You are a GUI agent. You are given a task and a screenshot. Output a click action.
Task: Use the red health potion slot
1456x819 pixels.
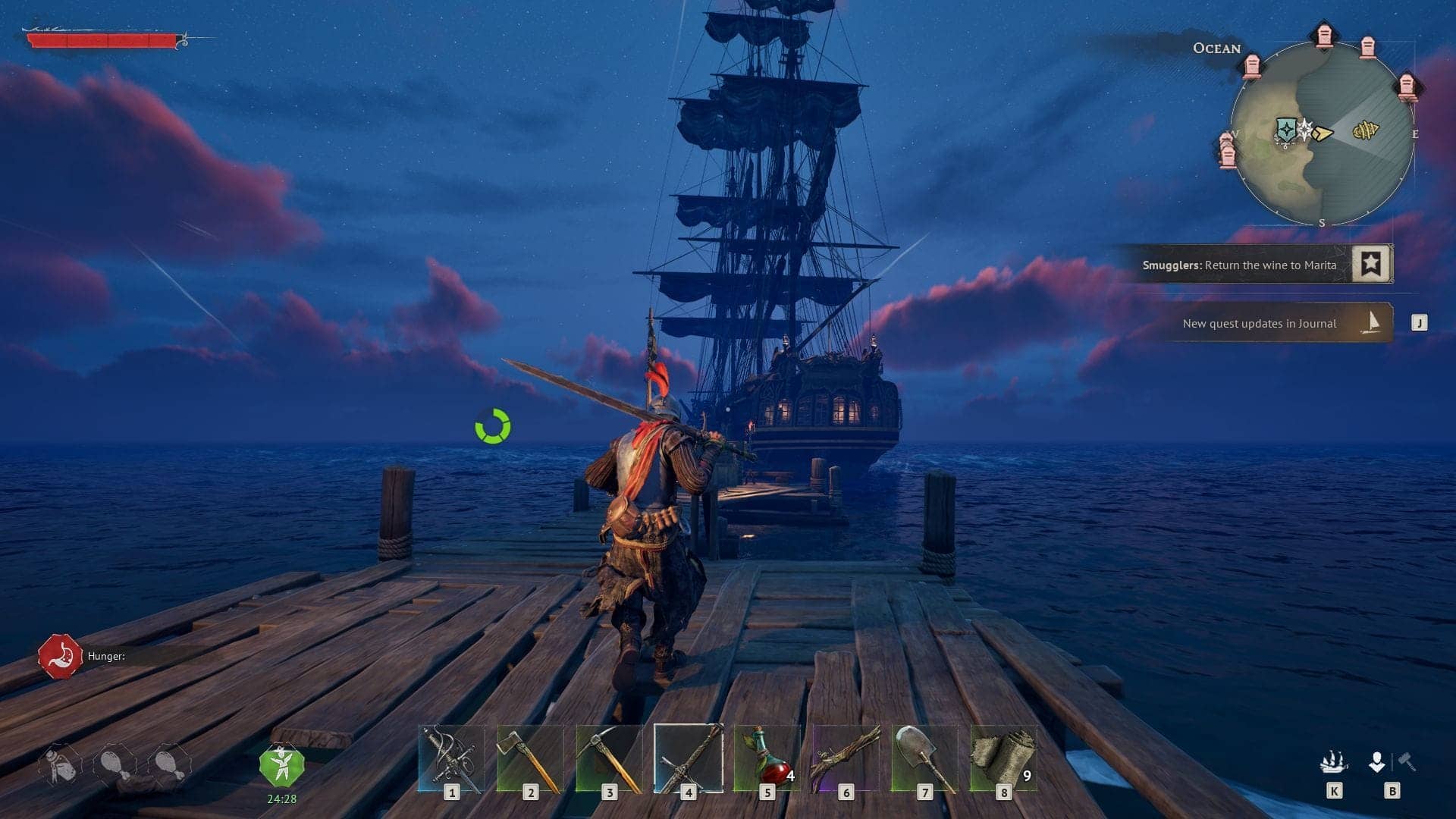[x=767, y=758]
